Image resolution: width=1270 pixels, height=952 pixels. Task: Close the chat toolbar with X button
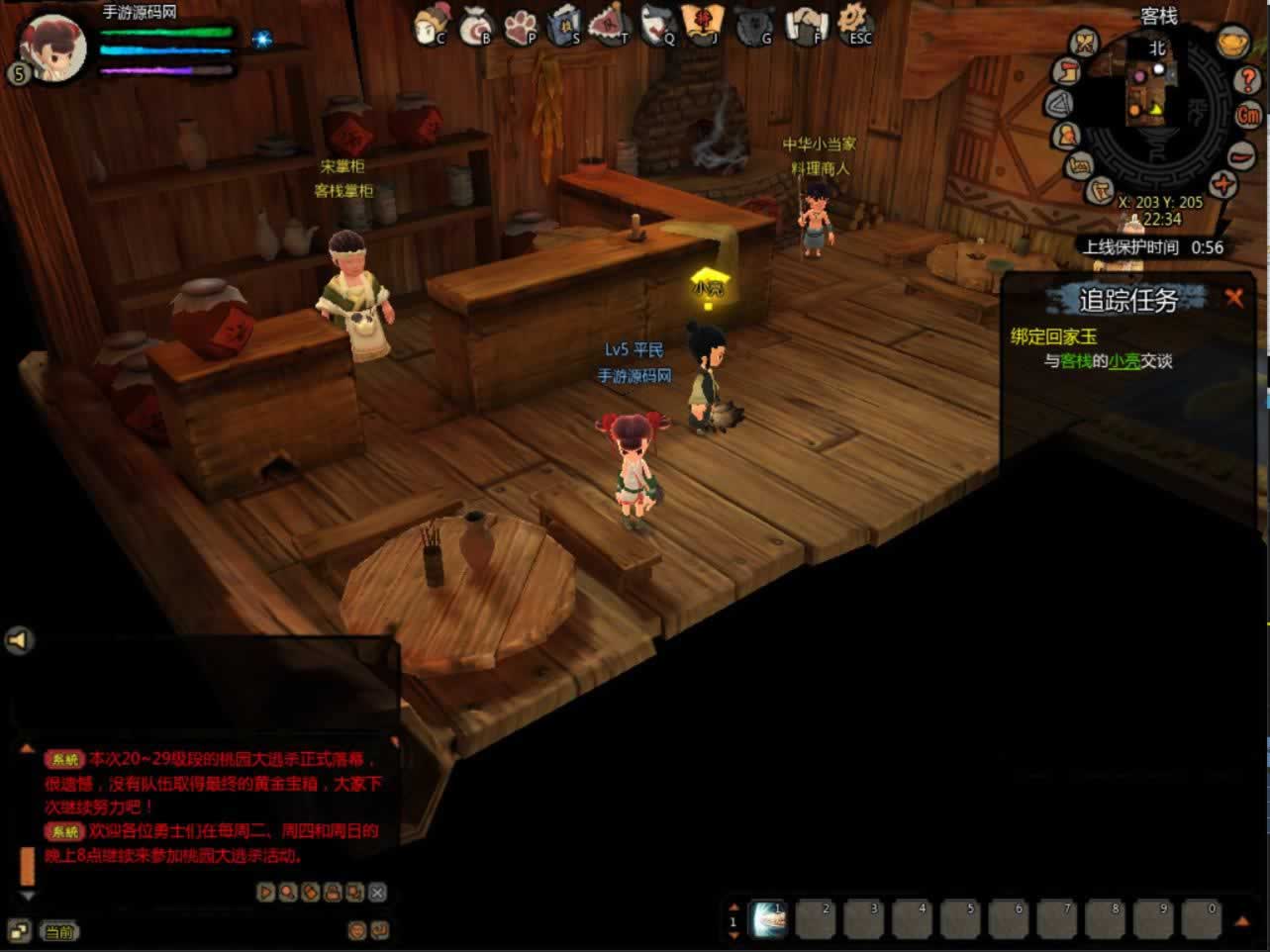[377, 893]
